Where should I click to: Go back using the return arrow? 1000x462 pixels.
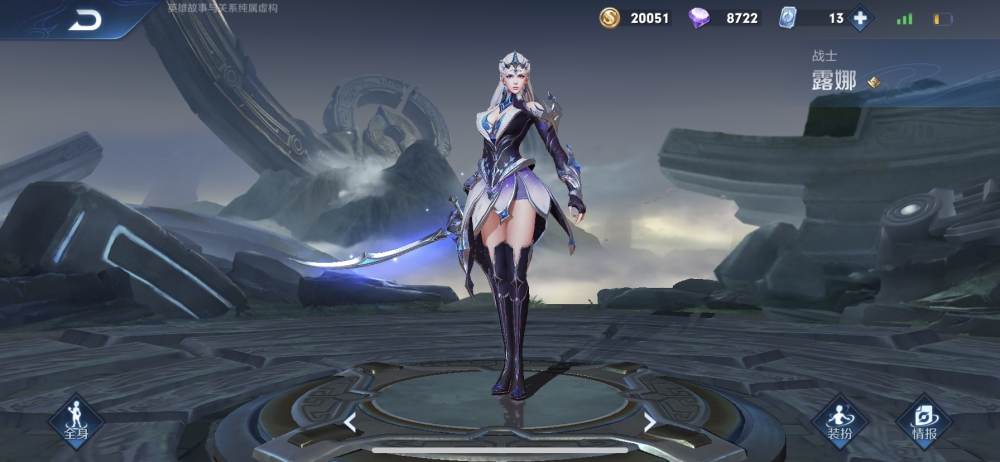click(85, 20)
